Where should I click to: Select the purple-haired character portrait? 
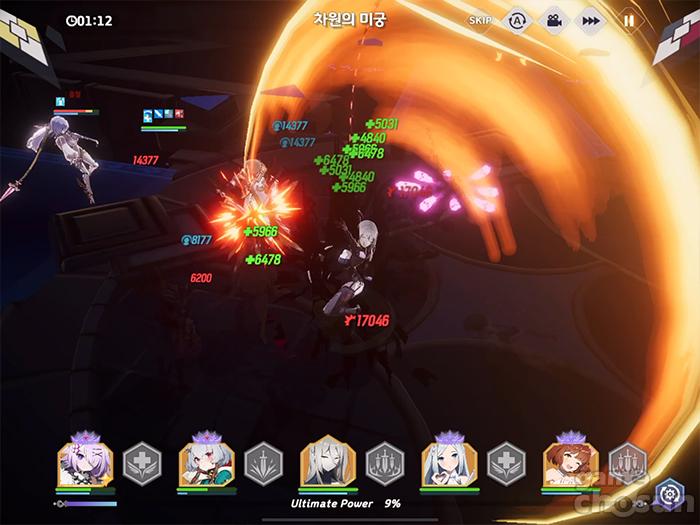pos(85,463)
